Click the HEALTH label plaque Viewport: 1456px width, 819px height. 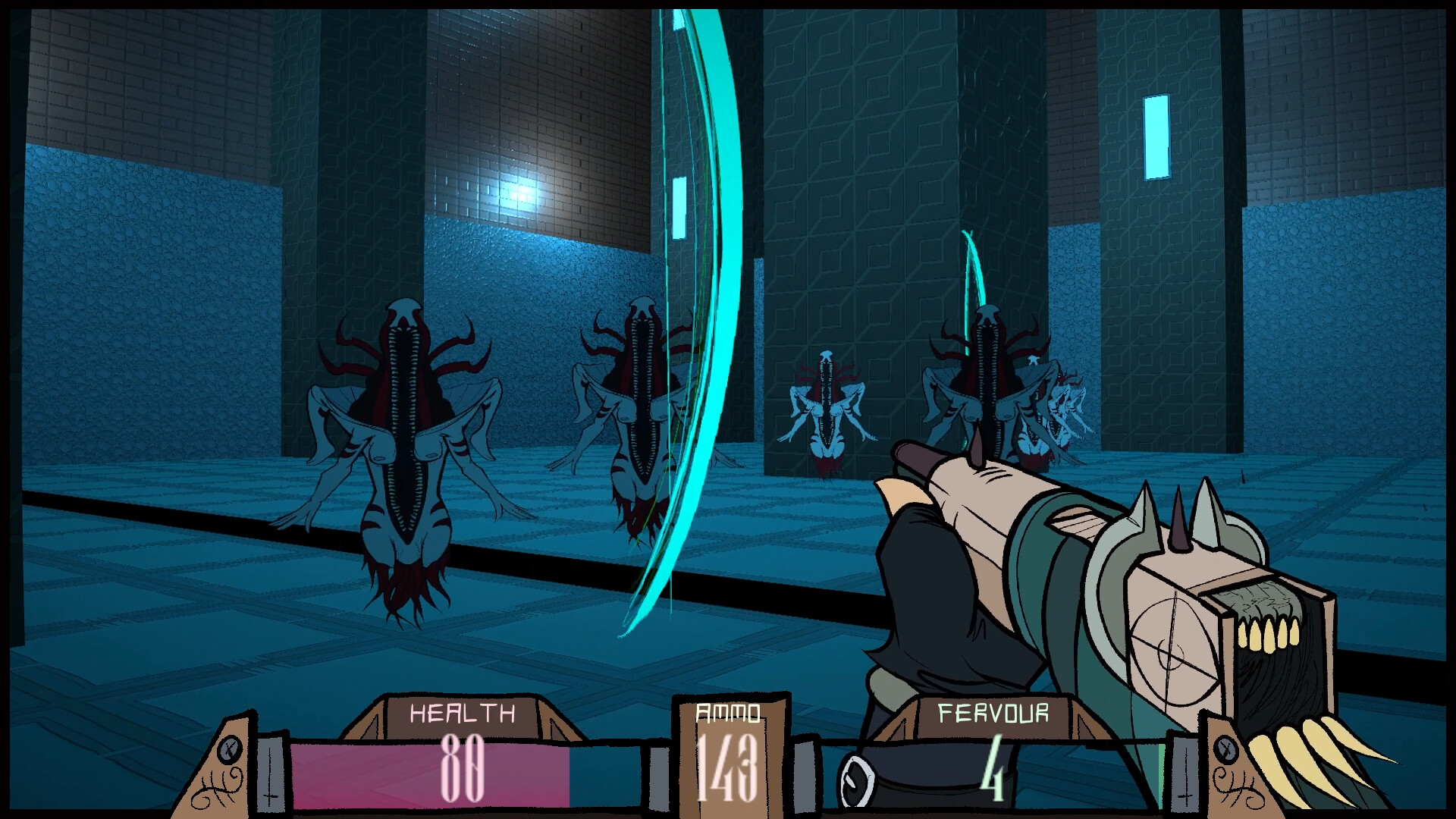coord(463,713)
